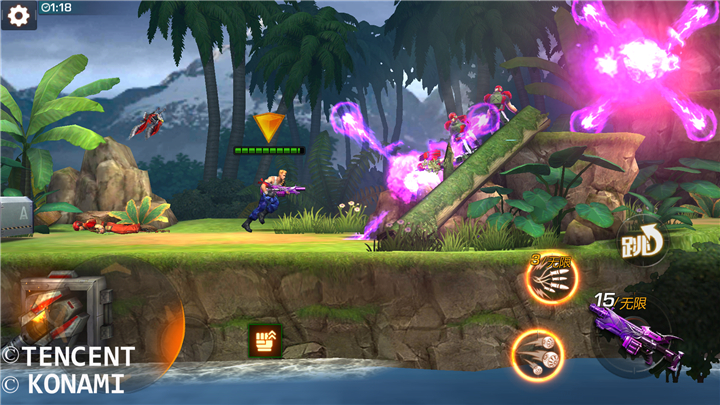Fire the purple rifle weapon button
The image size is (720, 405).
(x=635, y=338)
